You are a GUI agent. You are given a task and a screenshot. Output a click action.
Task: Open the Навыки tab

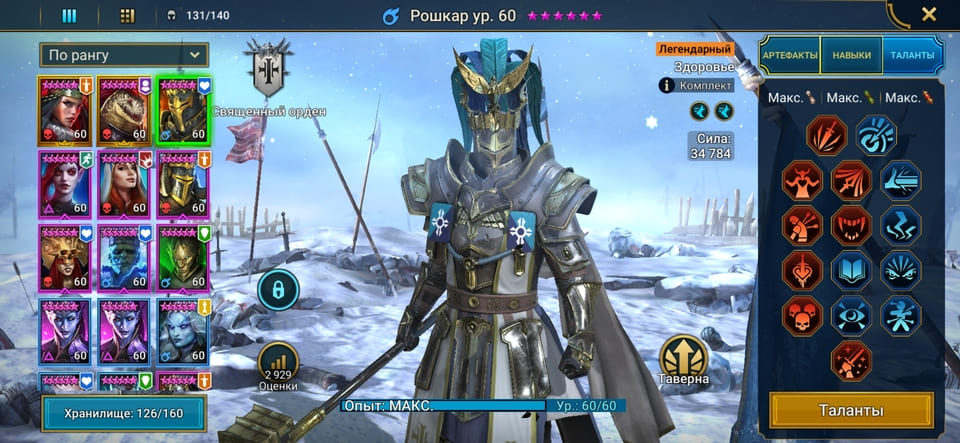[x=851, y=55]
